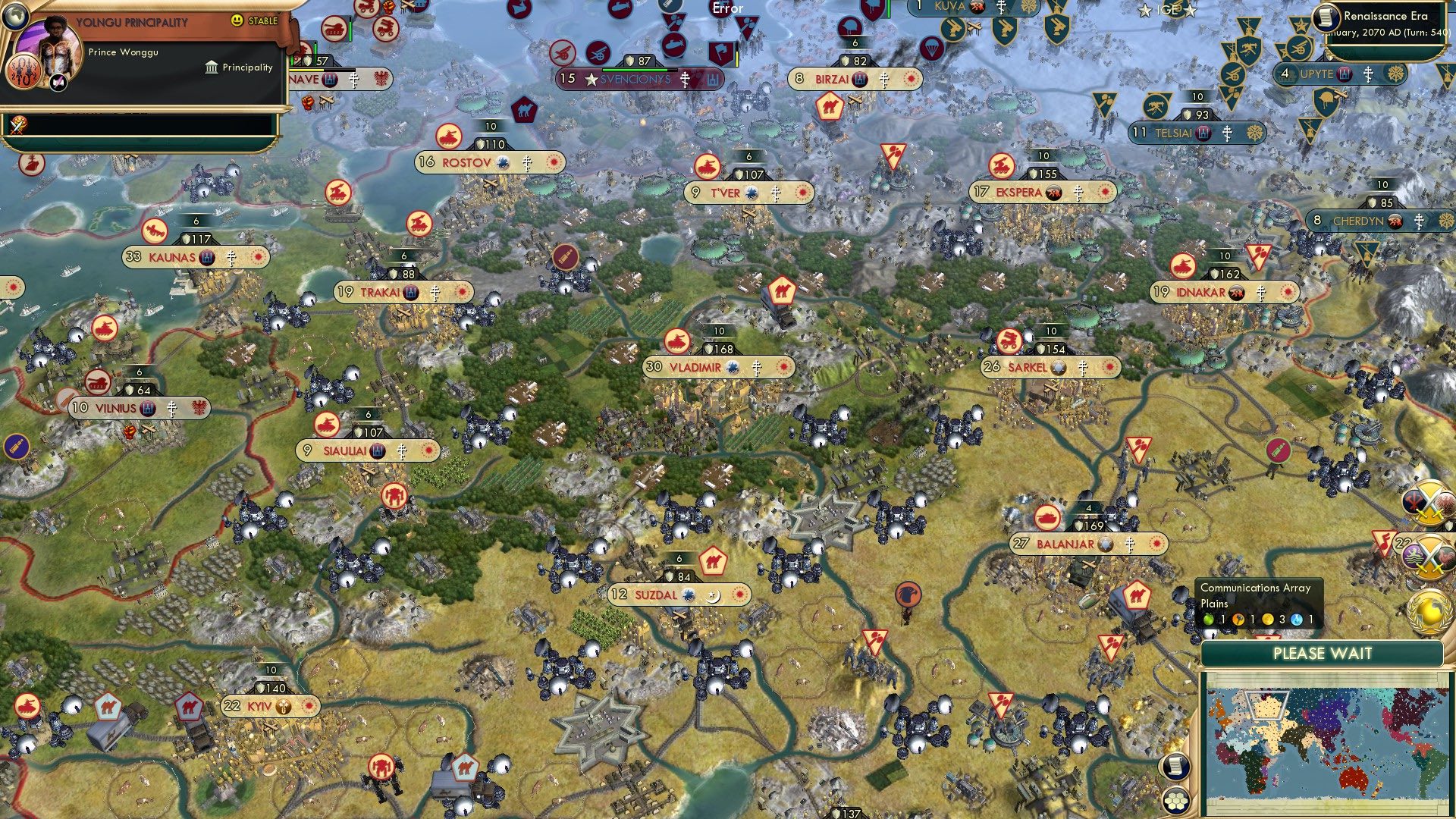Screen dimensions: 1456x819
Task: Click the upper crossed-swords war notification
Action: point(1429,502)
